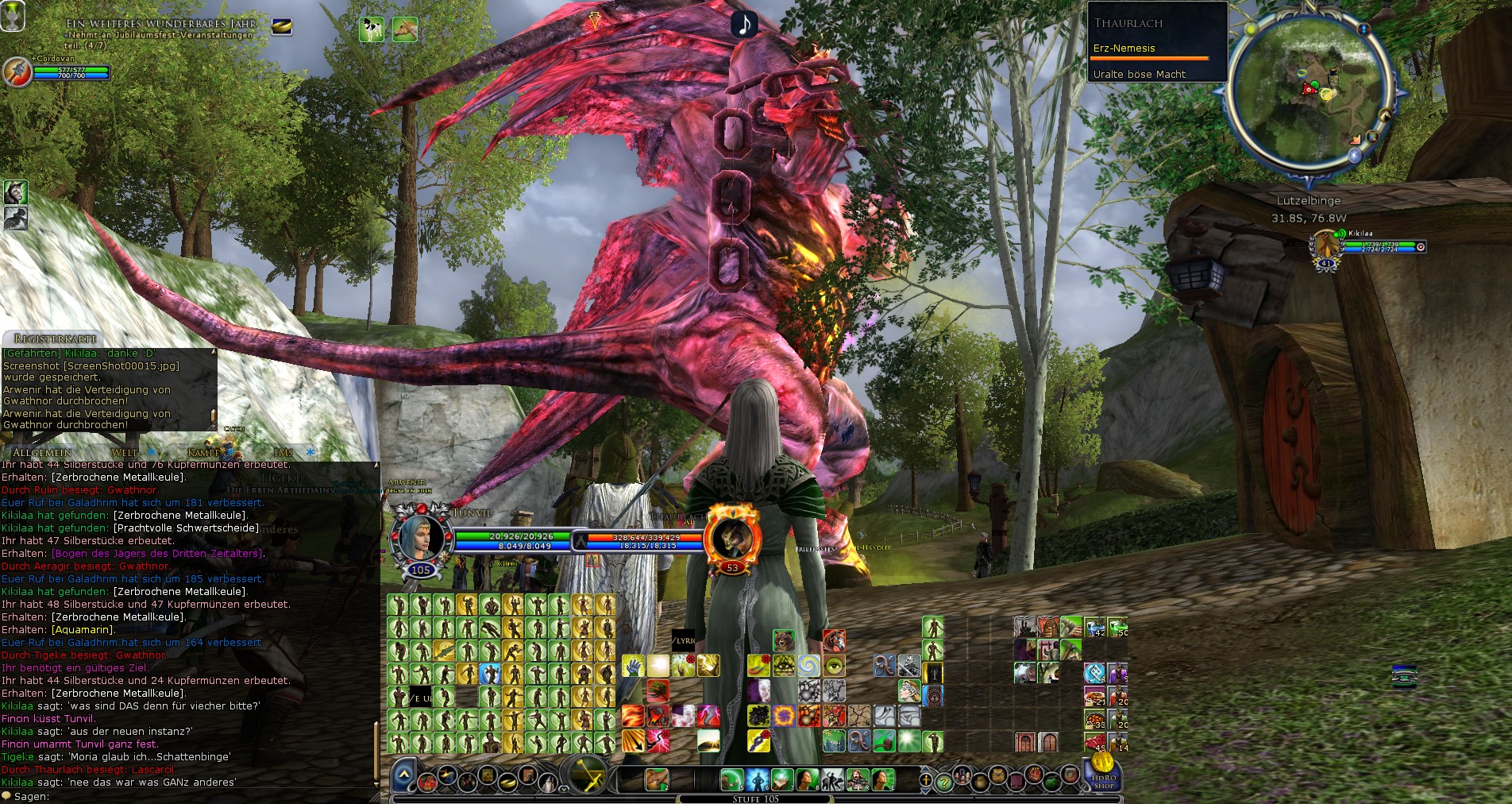The image size is (1512, 804).
Task: Click the Sagen chat input field
Action: click(x=191, y=796)
